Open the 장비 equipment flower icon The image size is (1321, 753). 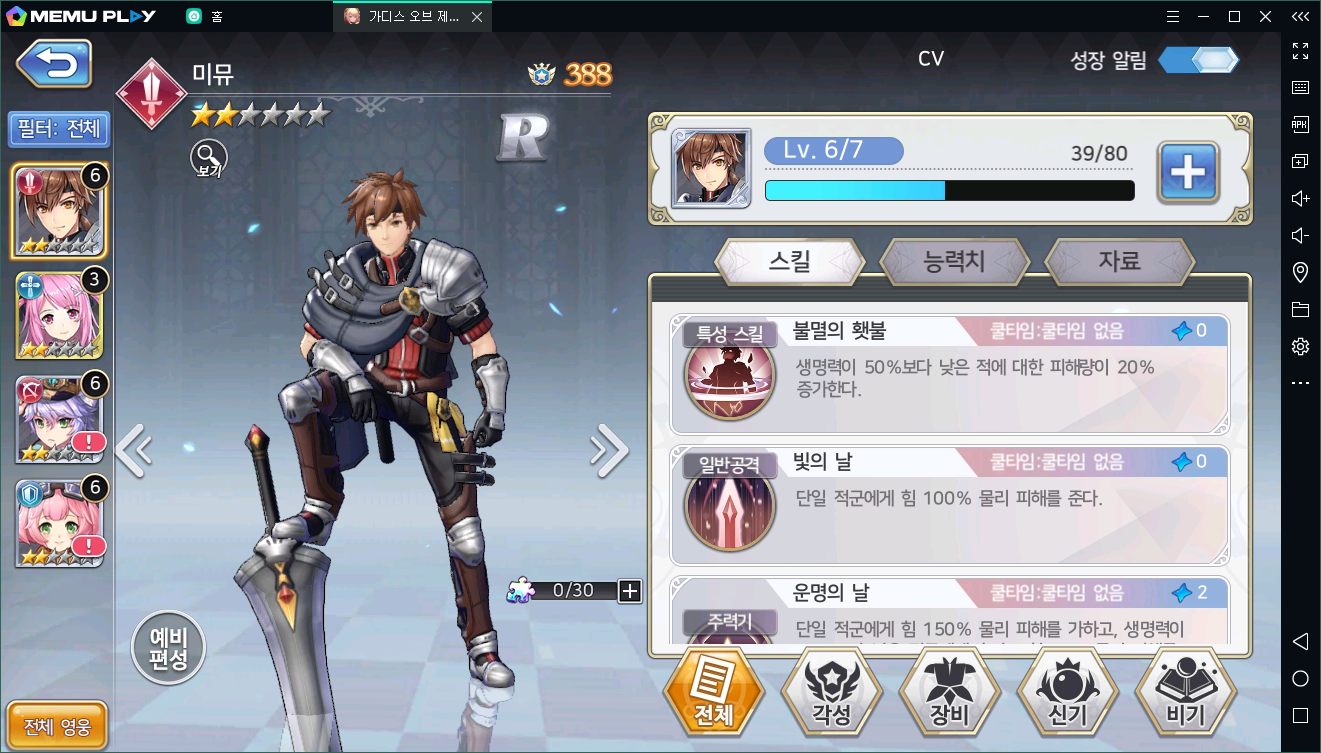pos(949,691)
